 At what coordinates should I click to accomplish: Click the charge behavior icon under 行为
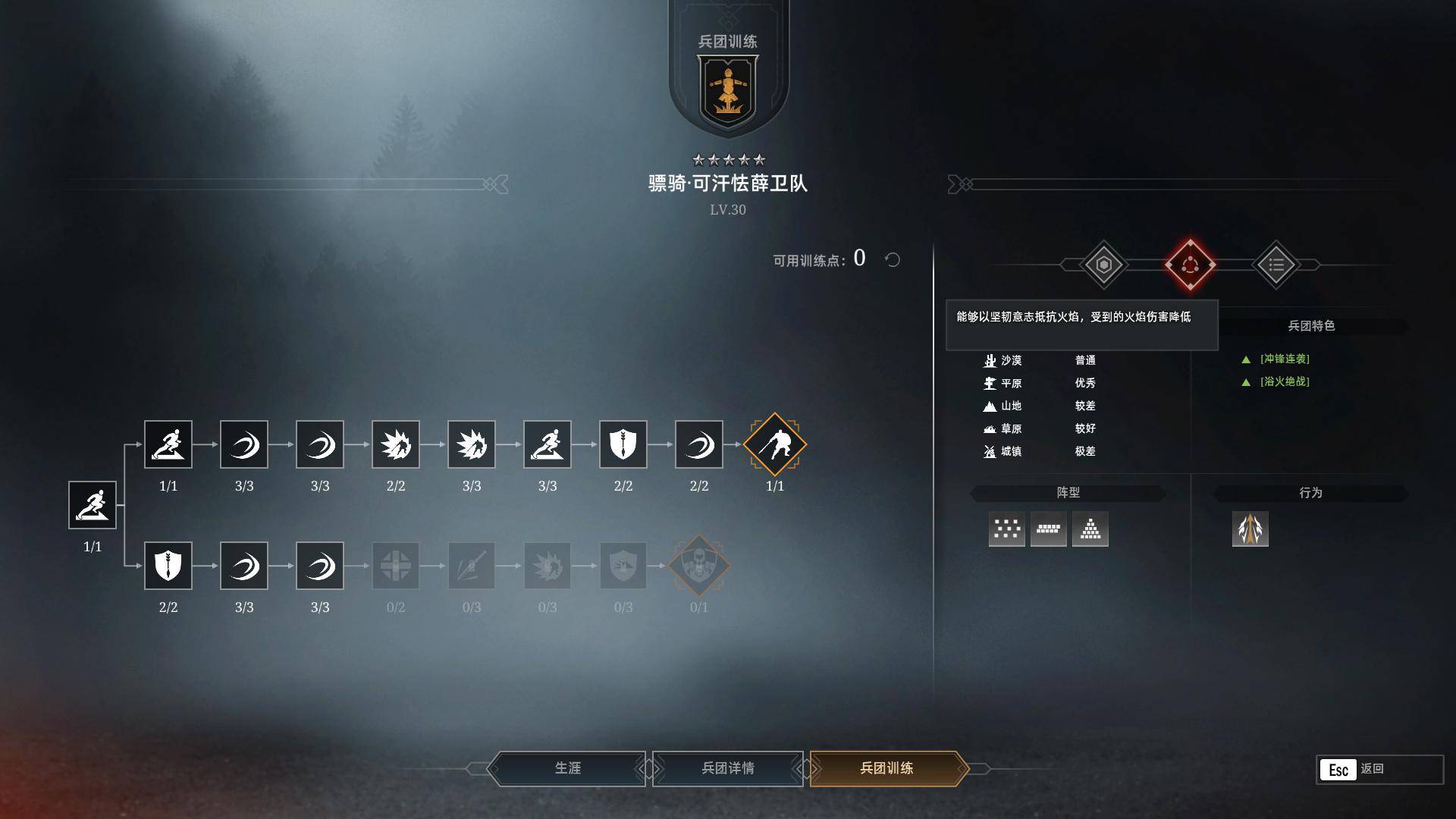[1250, 529]
